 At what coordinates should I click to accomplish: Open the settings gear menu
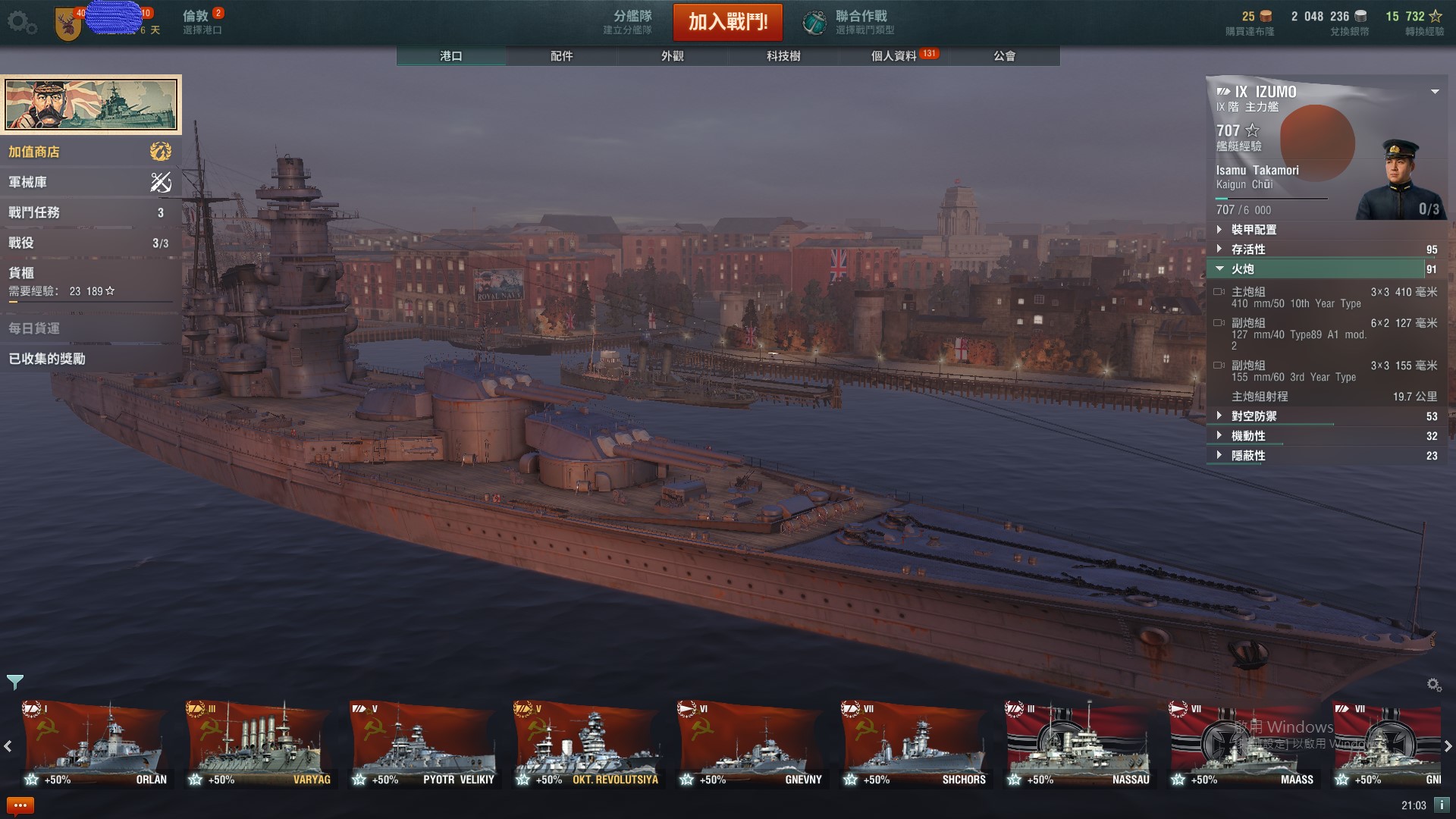[21, 23]
